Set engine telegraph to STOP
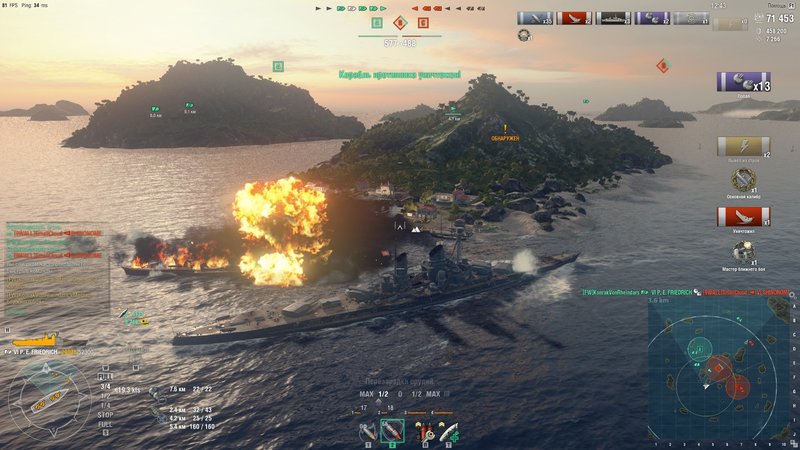 coord(105,414)
